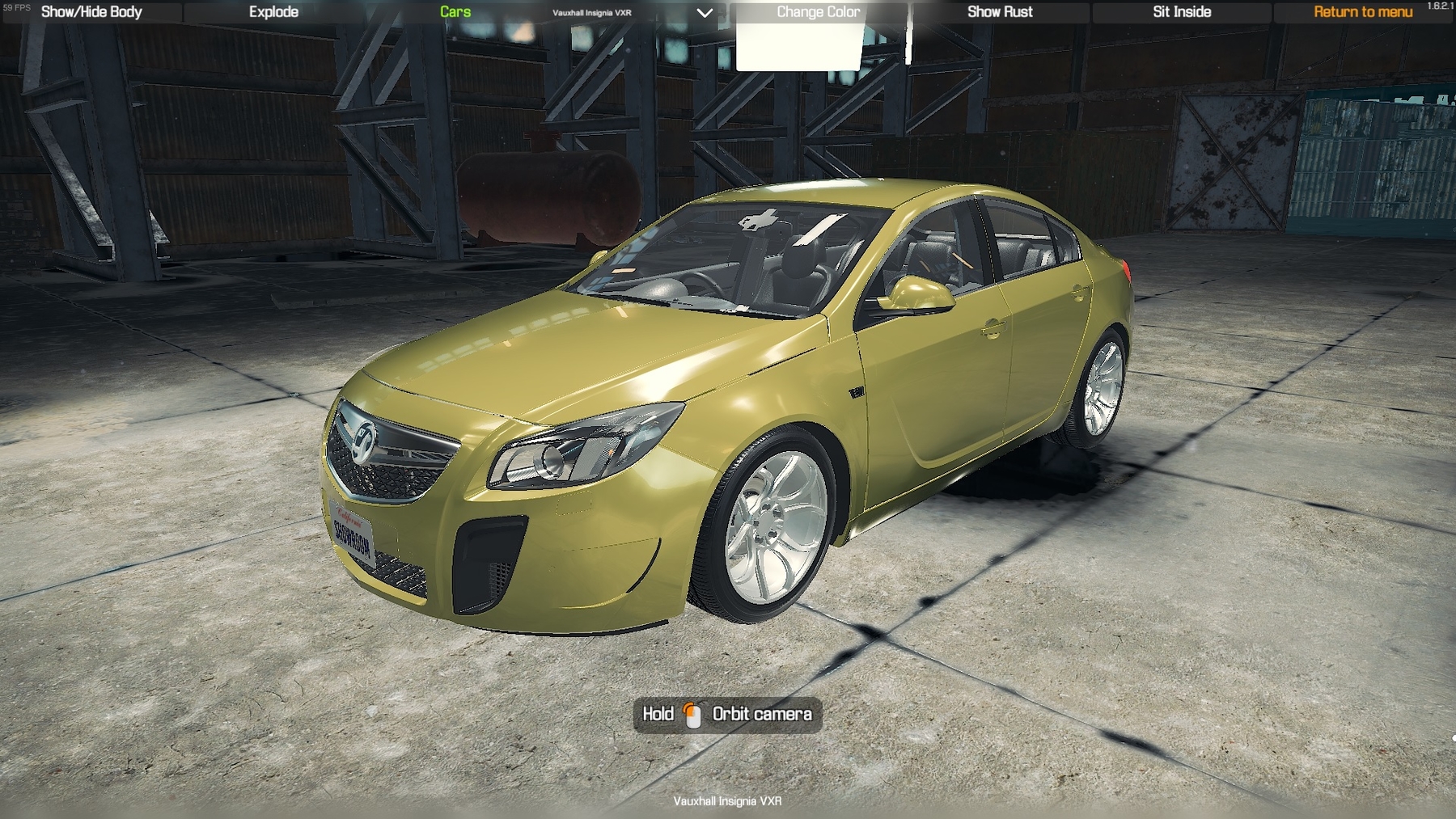This screenshot has height=819, width=1456.
Task: Toggle Show/Hide Body
Action: (x=91, y=11)
